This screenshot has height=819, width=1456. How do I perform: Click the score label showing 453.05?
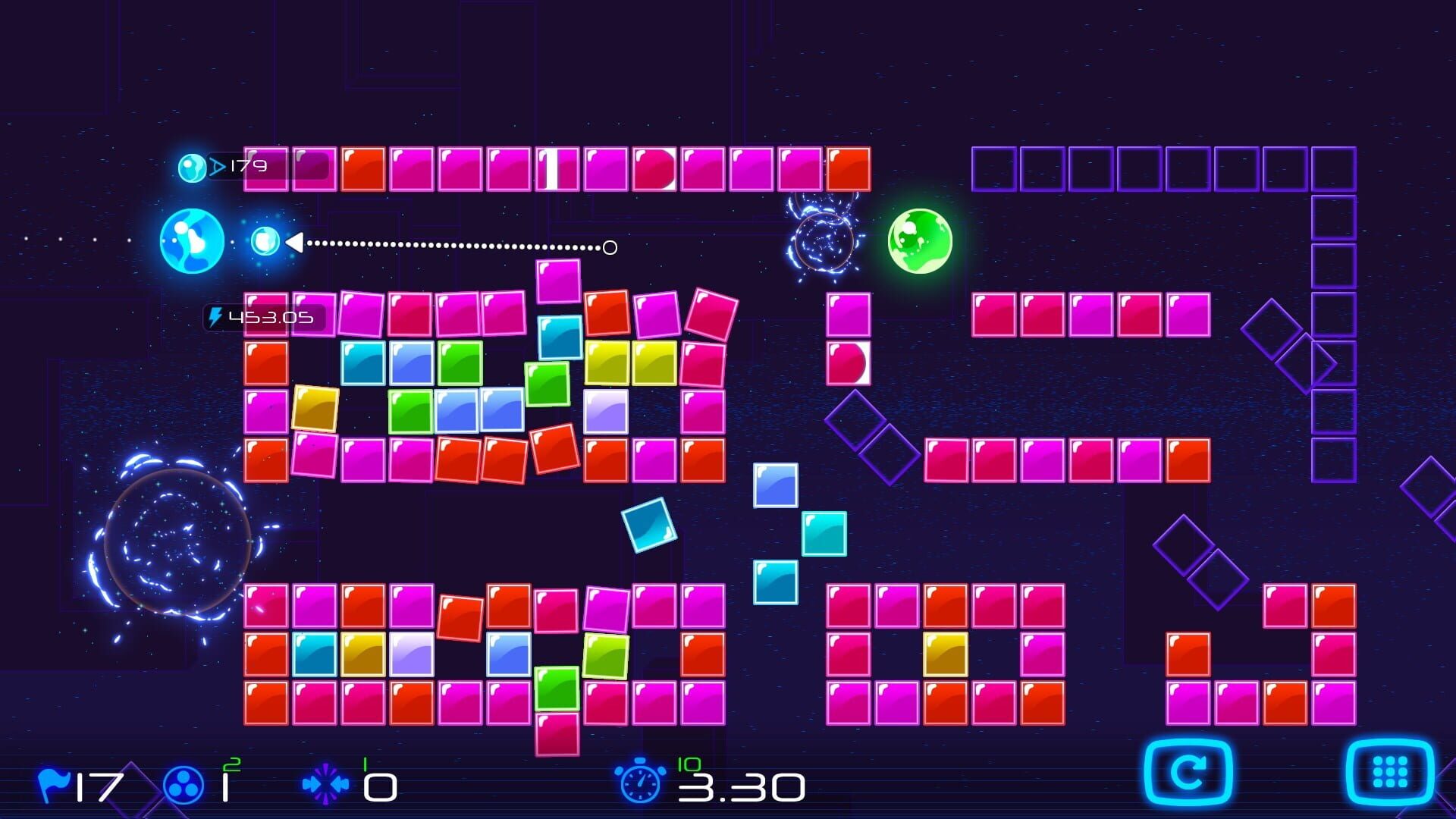point(269,318)
